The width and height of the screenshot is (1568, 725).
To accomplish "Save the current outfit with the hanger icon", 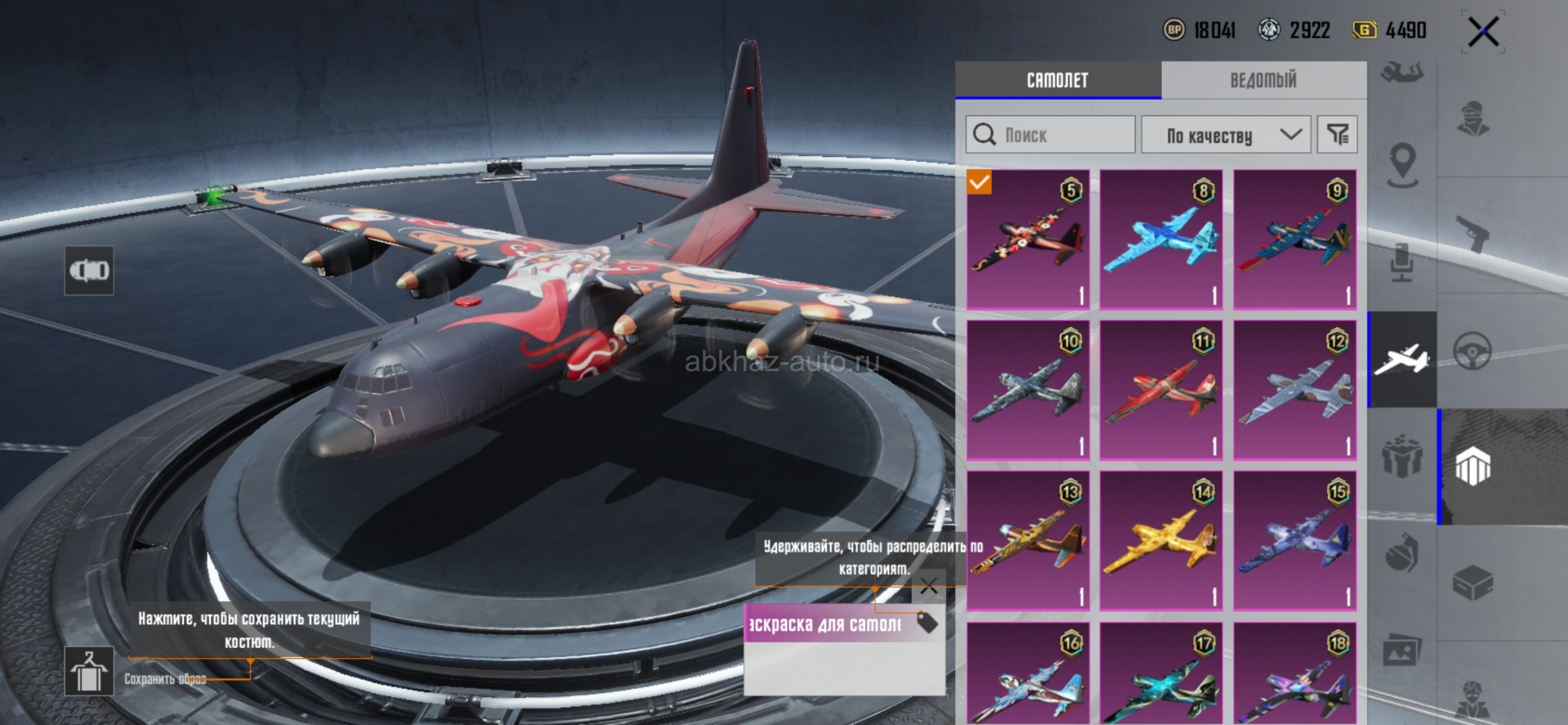I will pyautogui.click(x=89, y=671).
